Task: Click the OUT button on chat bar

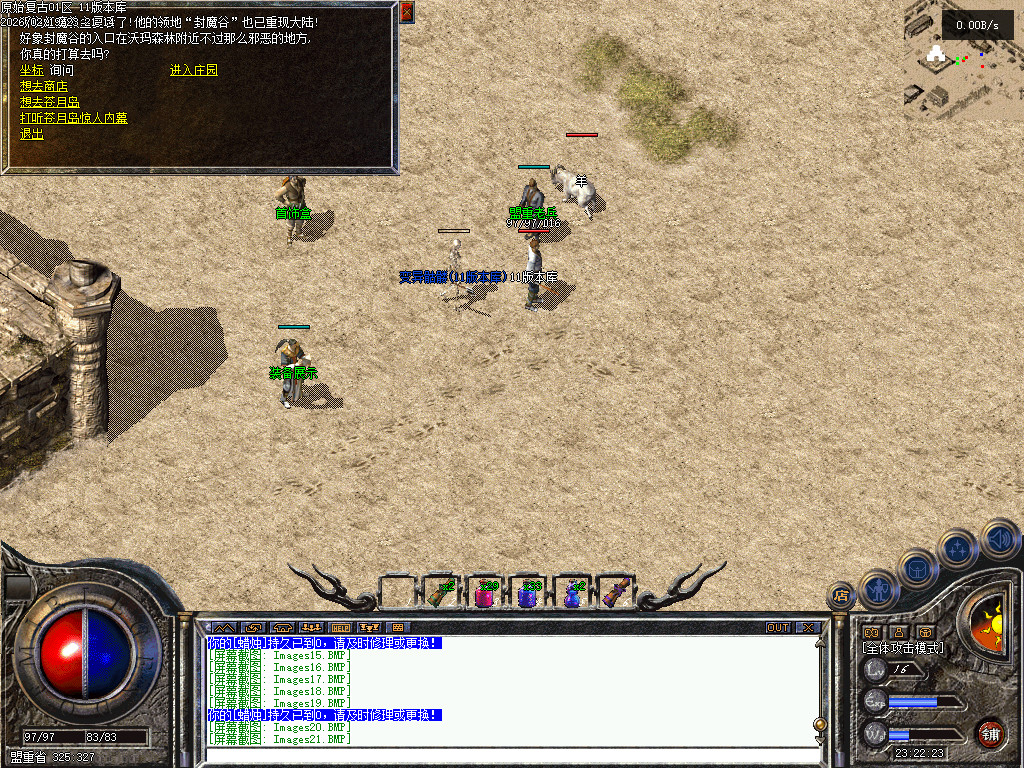Action: pyautogui.click(x=777, y=628)
